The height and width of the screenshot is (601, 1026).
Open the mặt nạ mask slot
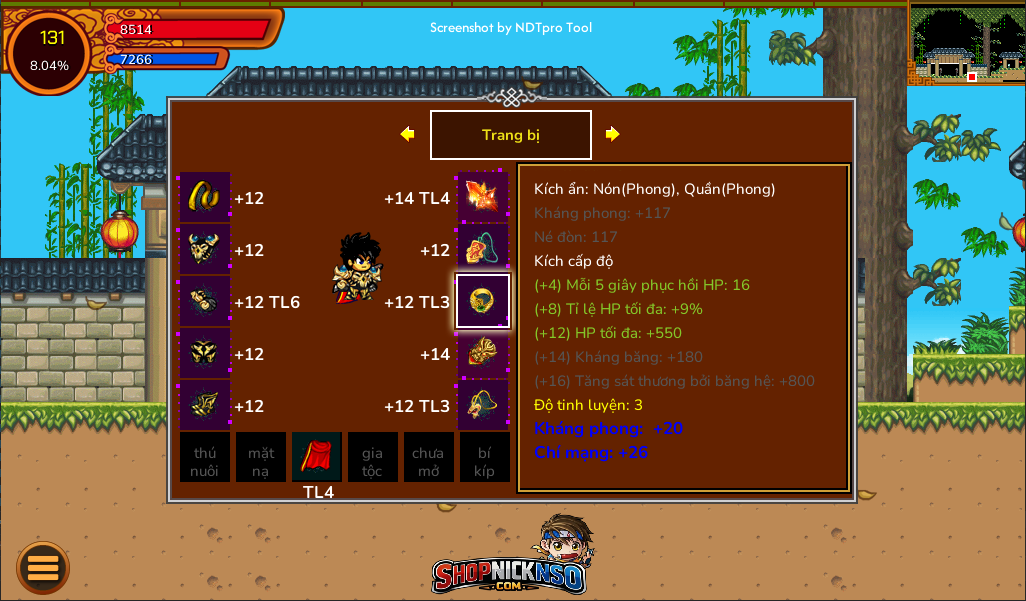tap(261, 458)
